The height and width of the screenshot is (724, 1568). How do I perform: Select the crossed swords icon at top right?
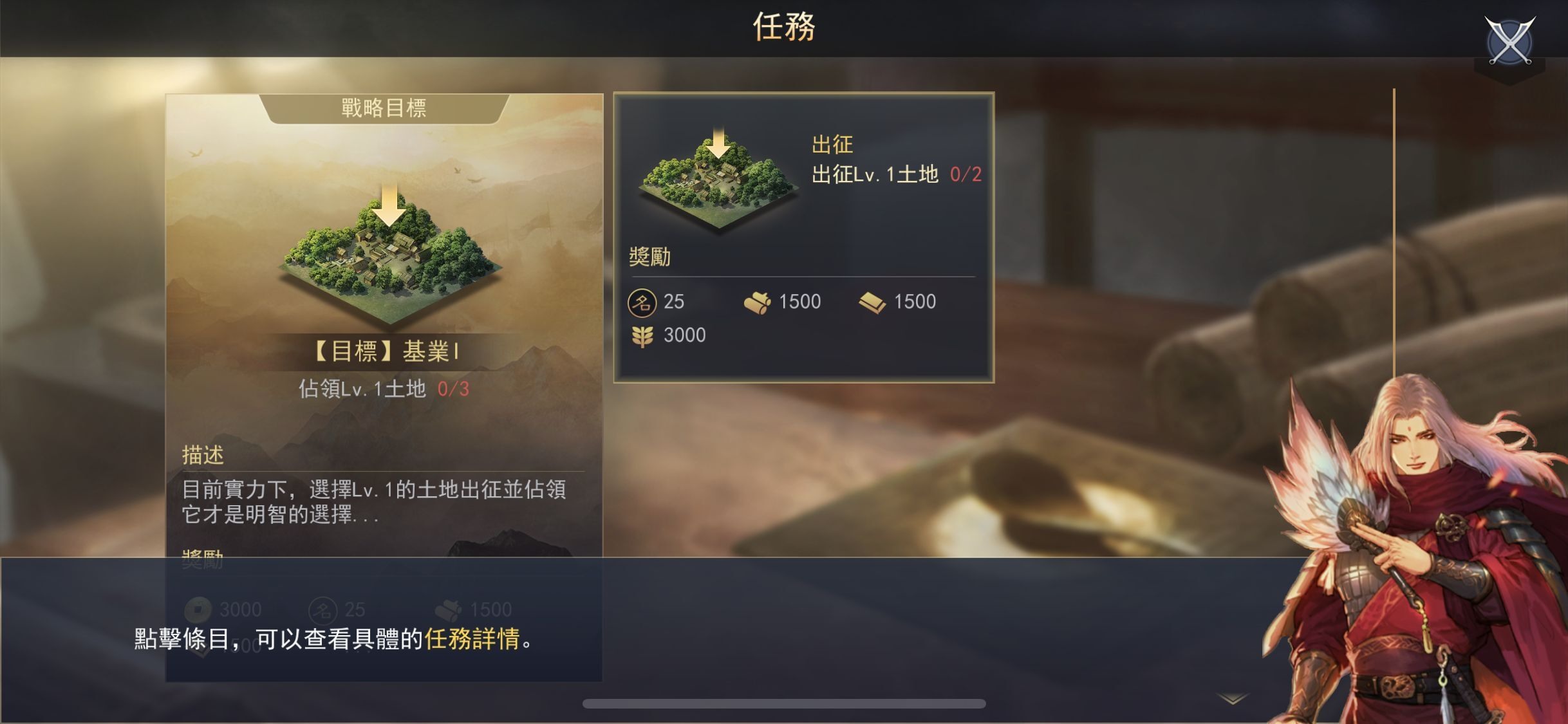click(x=1509, y=40)
